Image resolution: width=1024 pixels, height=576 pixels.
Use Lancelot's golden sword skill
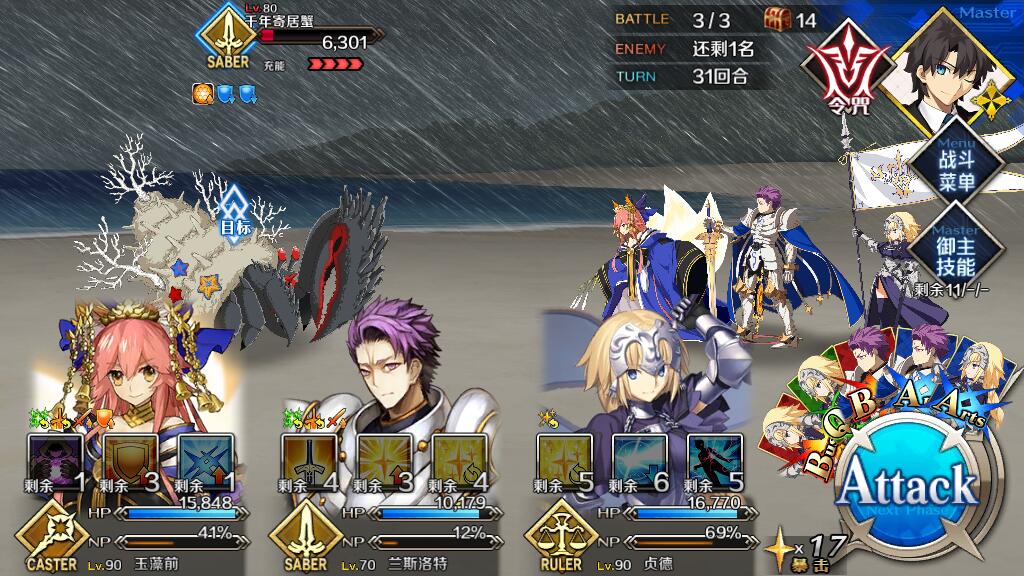[310, 460]
